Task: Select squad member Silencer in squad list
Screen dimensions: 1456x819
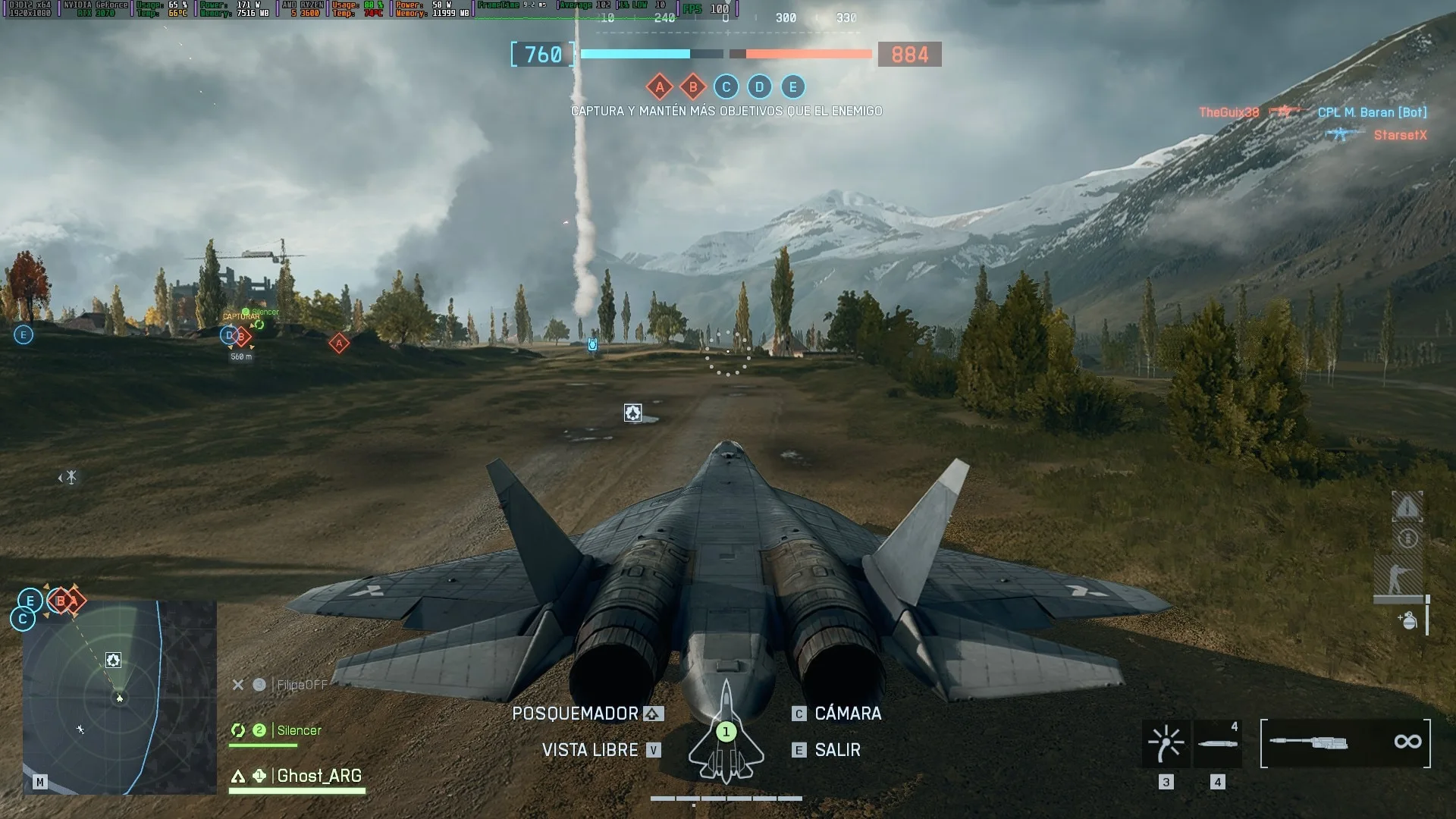Action: click(x=299, y=730)
